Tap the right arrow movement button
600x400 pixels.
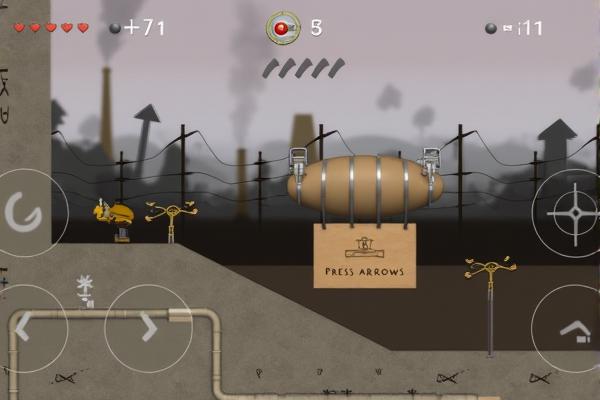click(x=148, y=328)
